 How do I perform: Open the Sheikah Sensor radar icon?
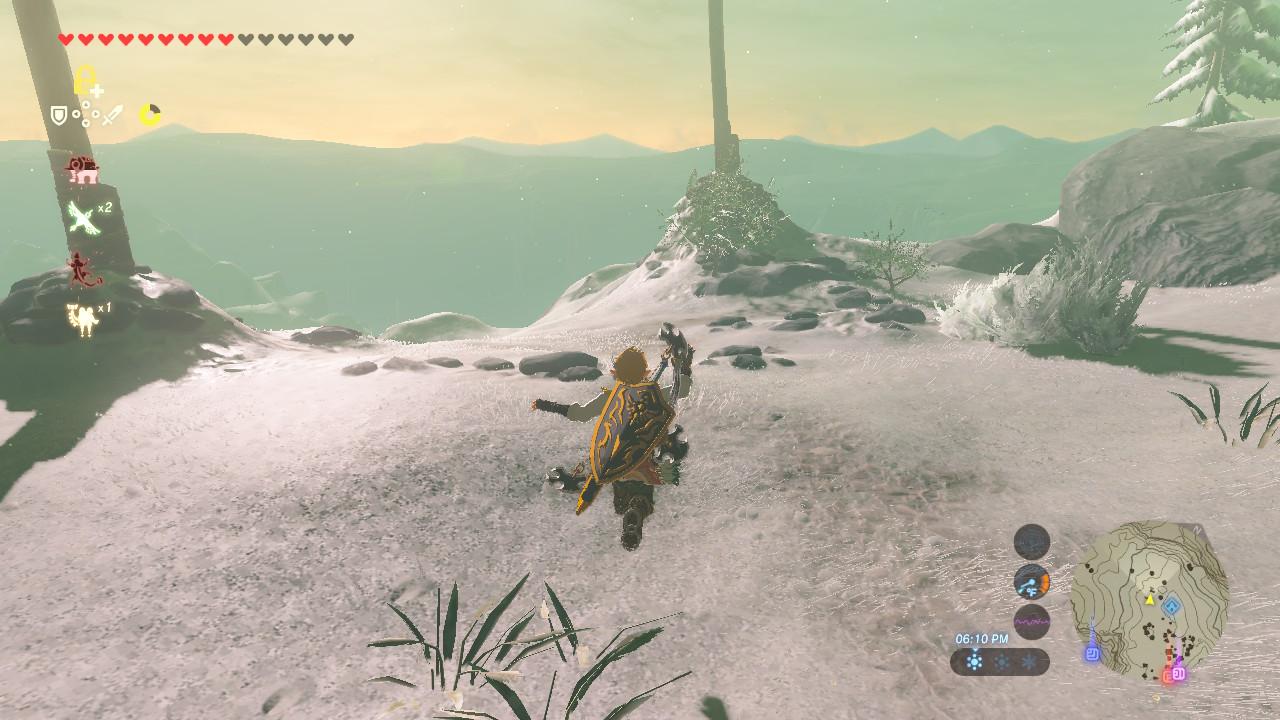click(x=1032, y=542)
